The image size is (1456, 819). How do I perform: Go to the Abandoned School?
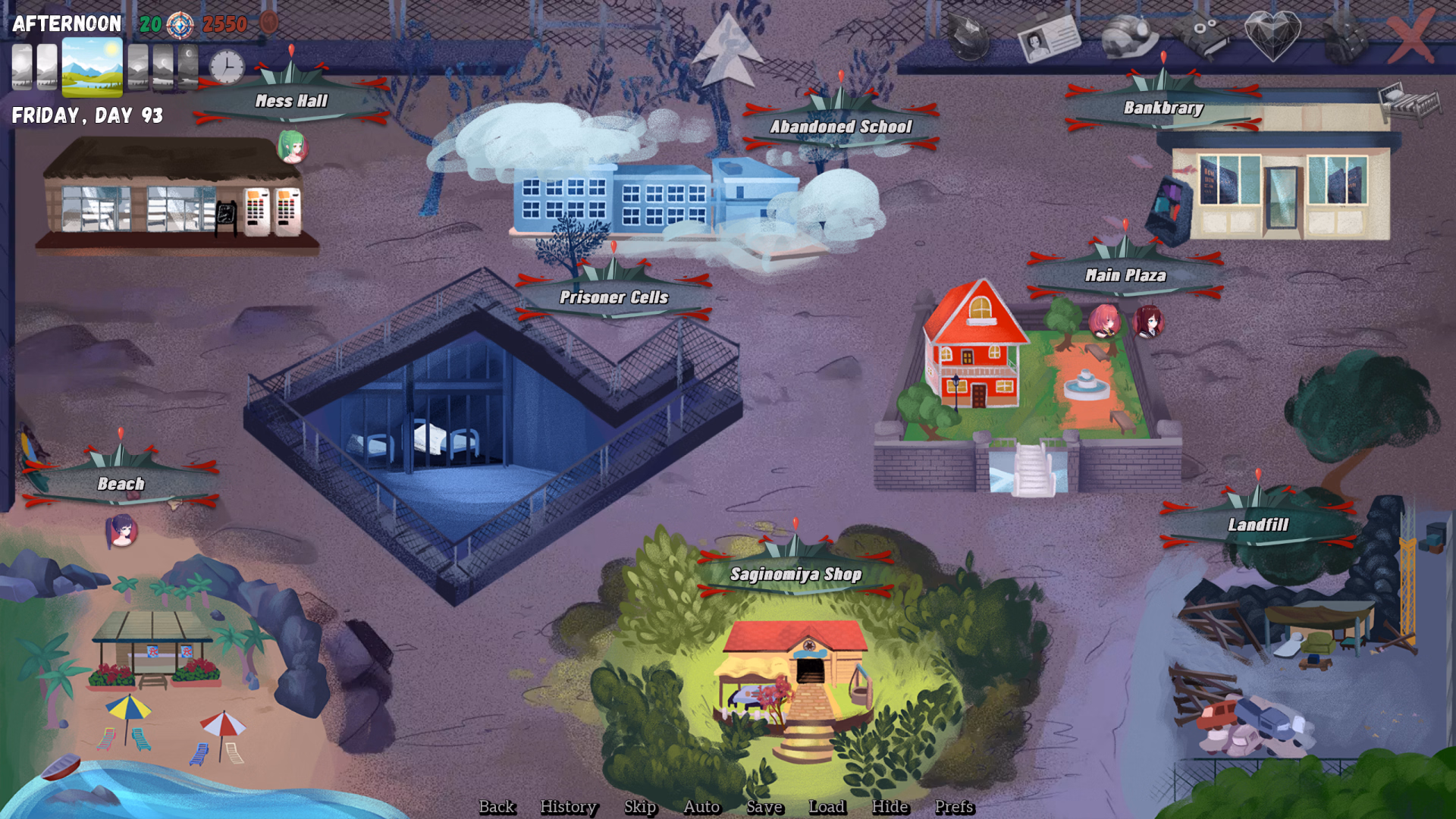tap(840, 127)
